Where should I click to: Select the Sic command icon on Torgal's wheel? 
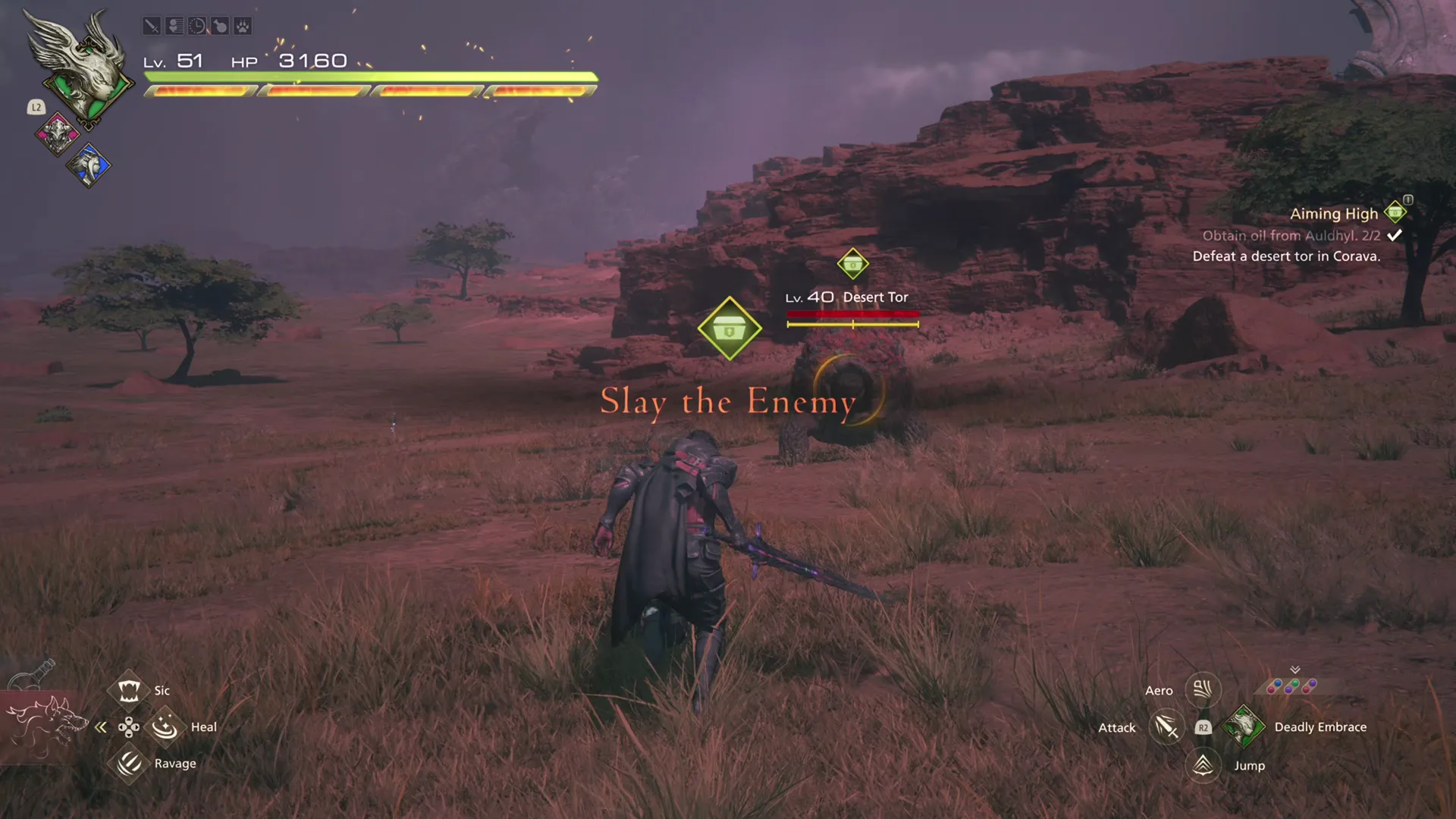click(x=129, y=689)
